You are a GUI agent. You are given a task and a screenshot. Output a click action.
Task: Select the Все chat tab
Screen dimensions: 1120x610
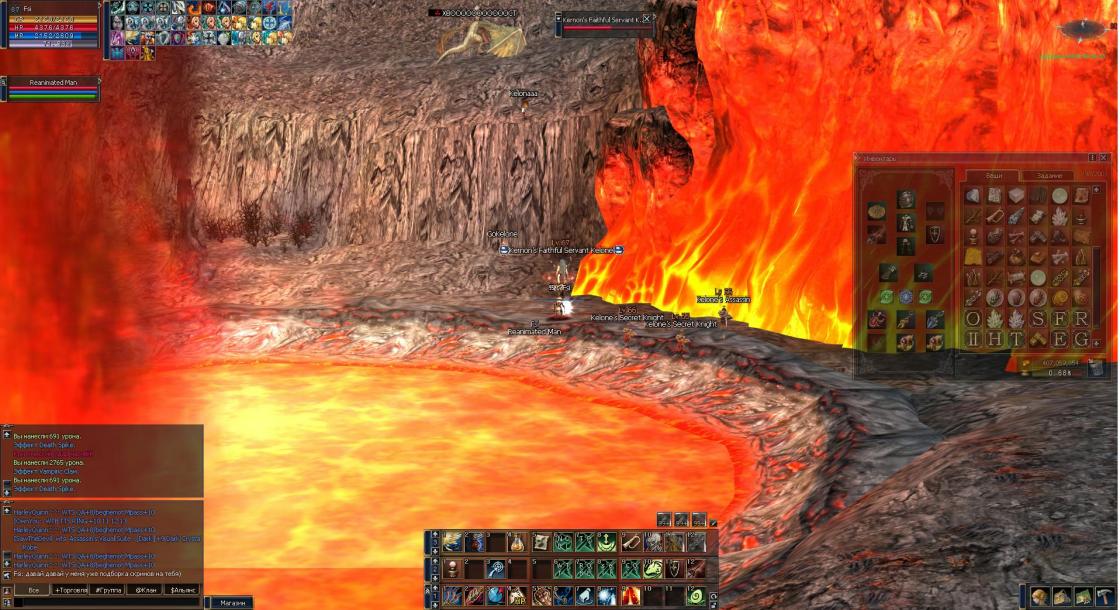[33, 590]
